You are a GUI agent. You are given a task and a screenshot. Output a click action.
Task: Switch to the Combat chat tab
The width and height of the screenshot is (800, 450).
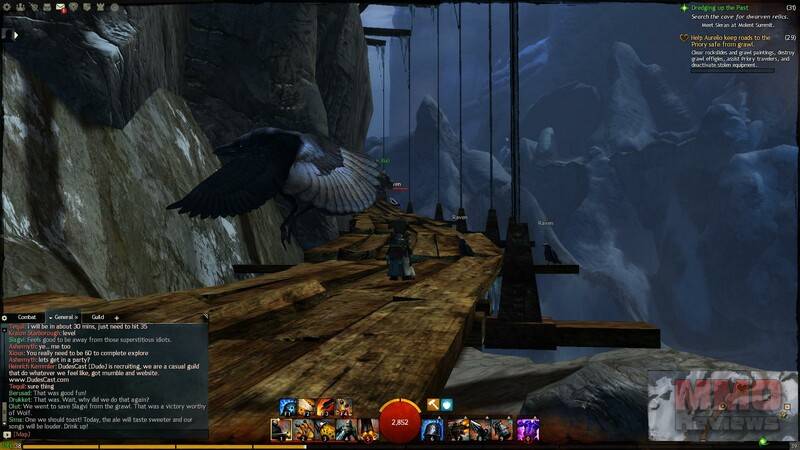point(27,317)
